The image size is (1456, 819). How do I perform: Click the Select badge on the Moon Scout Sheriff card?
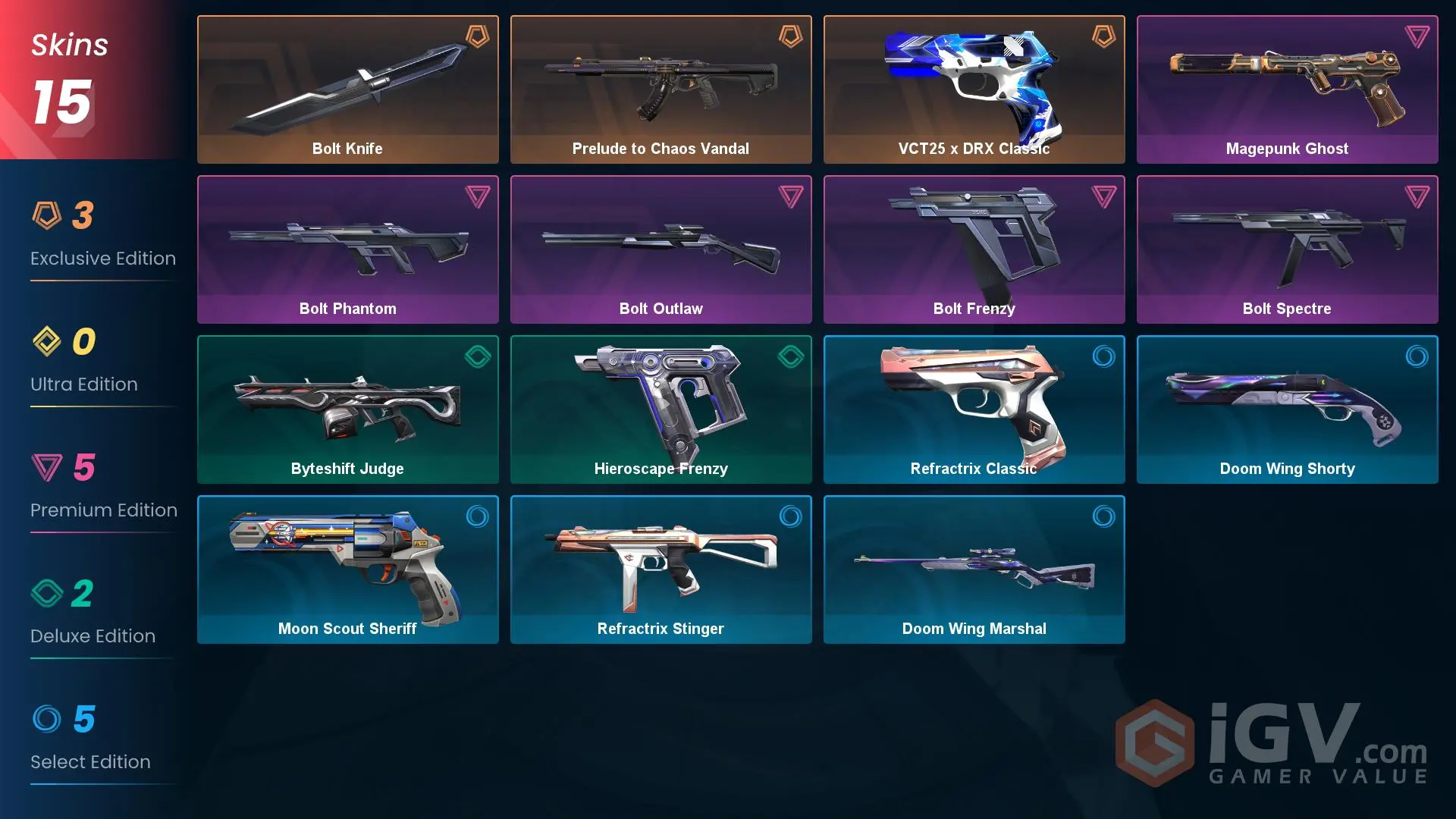[476, 517]
